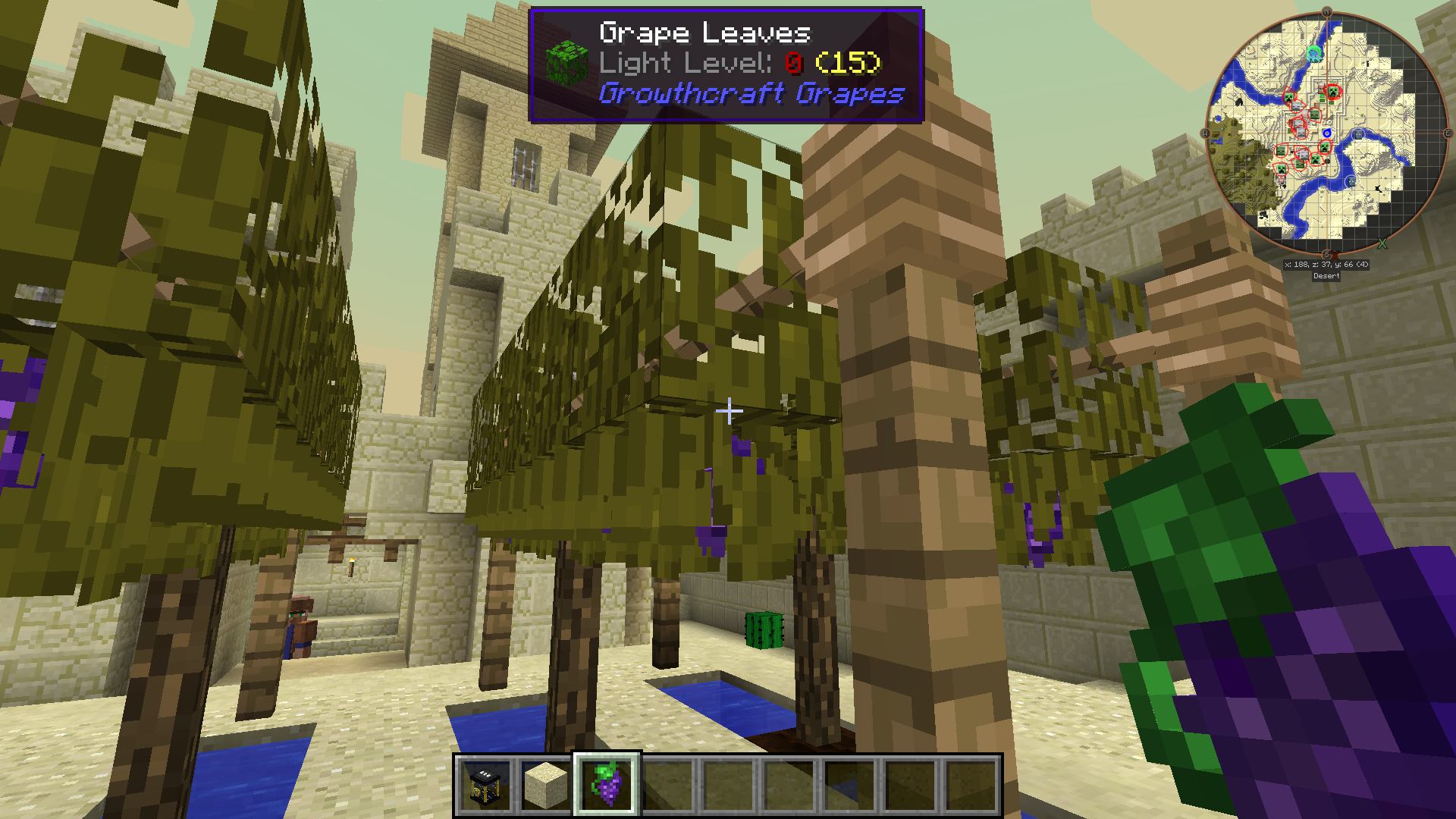Click a zombie face icon on the minimap
The height and width of the screenshot is (819, 1456).
point(1316,114)
